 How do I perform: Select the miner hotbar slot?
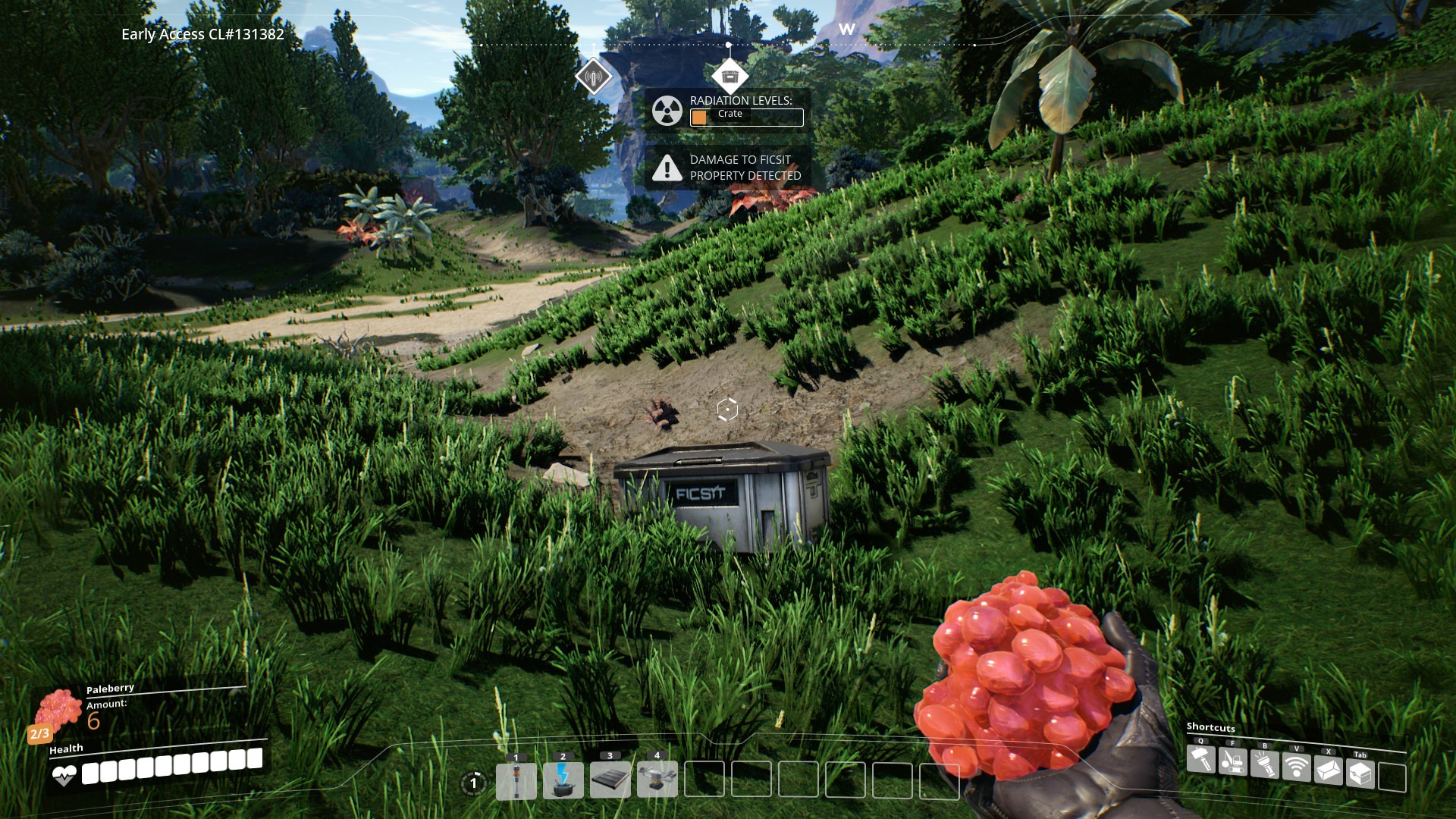point(657,781)
